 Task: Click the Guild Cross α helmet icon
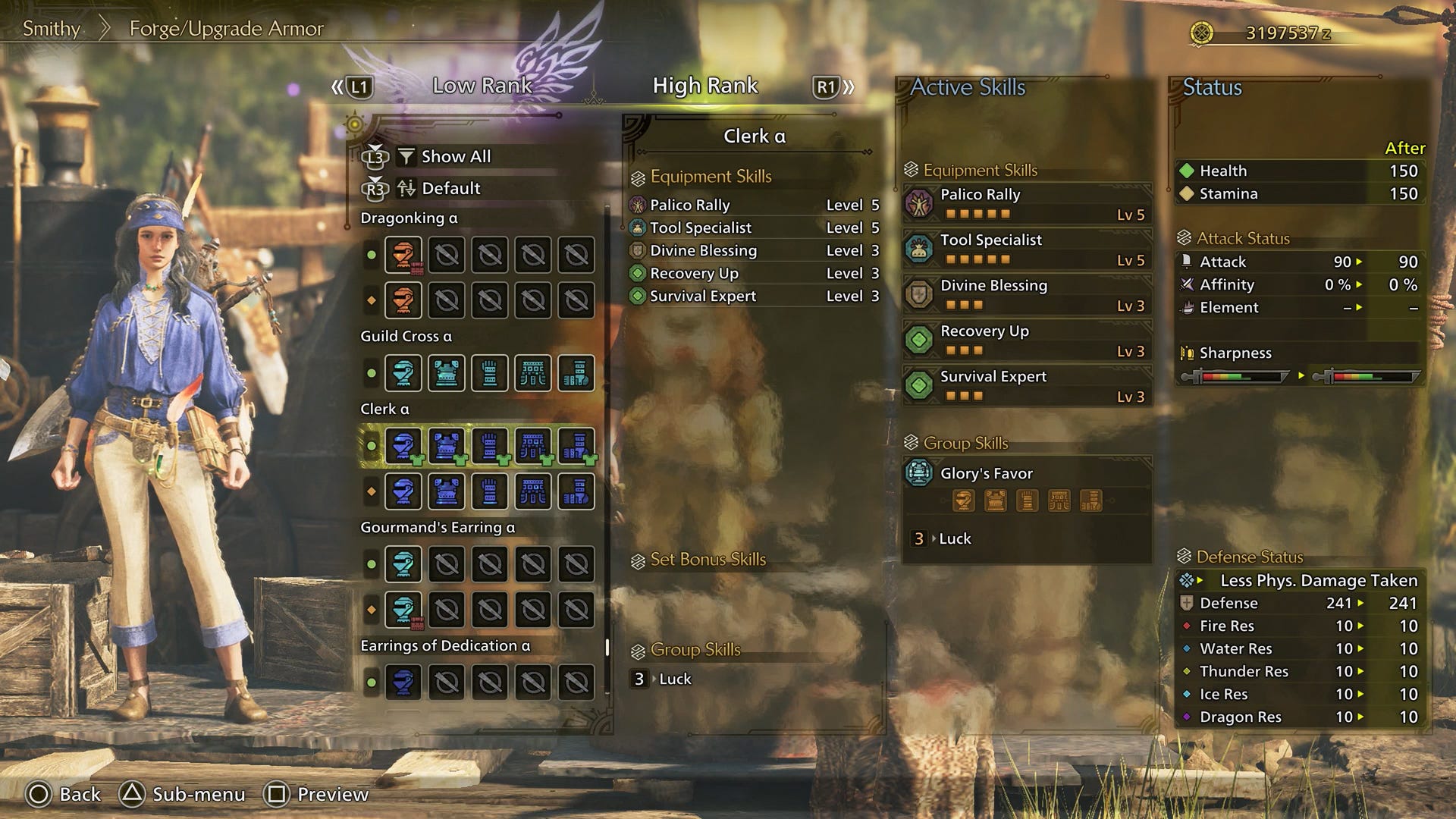point(404,372)
